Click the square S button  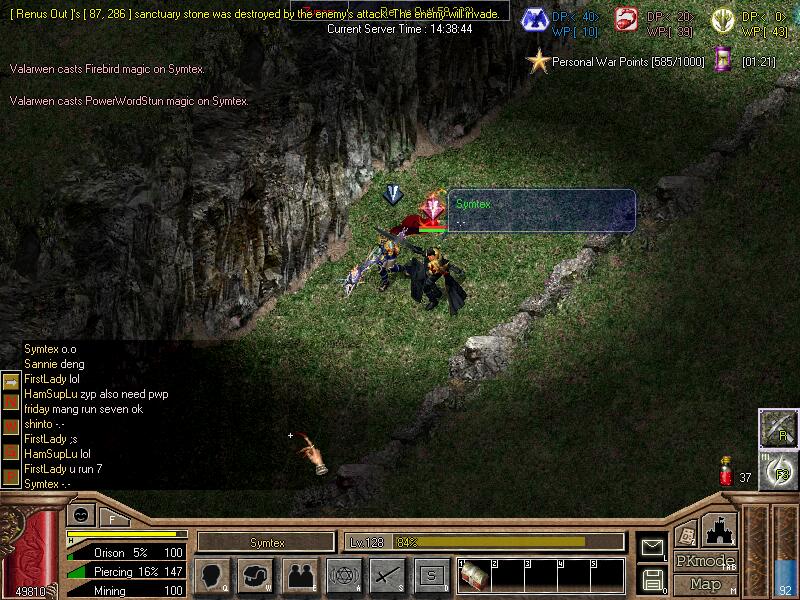(x=431, y=576)
